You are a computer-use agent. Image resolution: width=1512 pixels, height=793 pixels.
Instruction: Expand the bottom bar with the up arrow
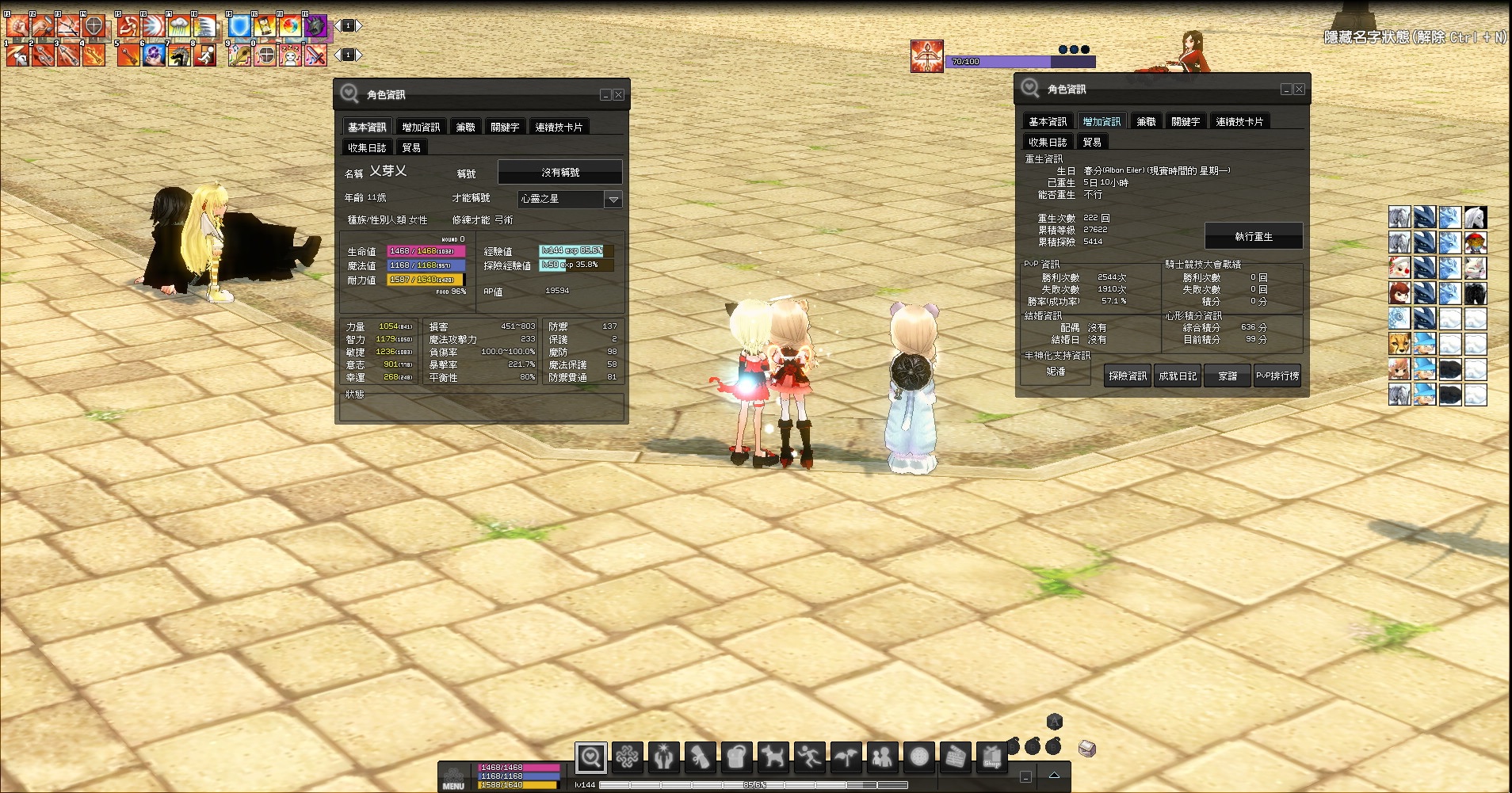(1054, 776)
